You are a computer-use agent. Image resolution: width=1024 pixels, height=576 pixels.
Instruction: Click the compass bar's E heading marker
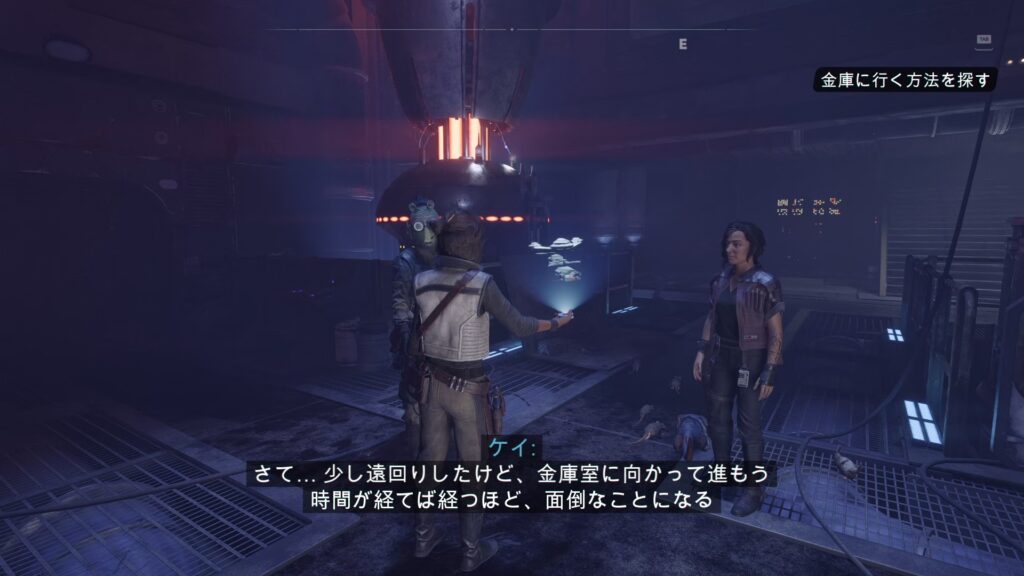coord(683,44)
